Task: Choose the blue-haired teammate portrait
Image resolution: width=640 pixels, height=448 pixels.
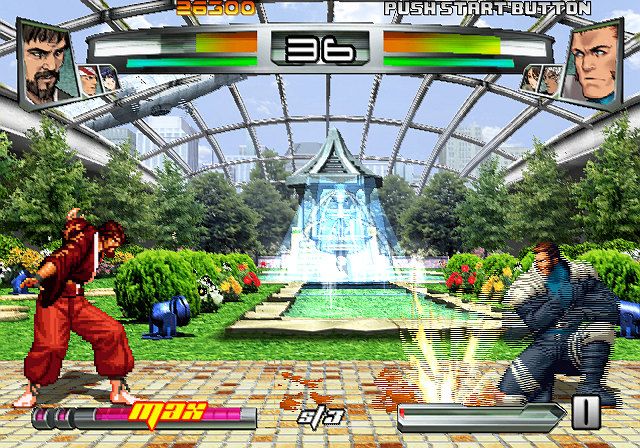Action: click(111, 80)
